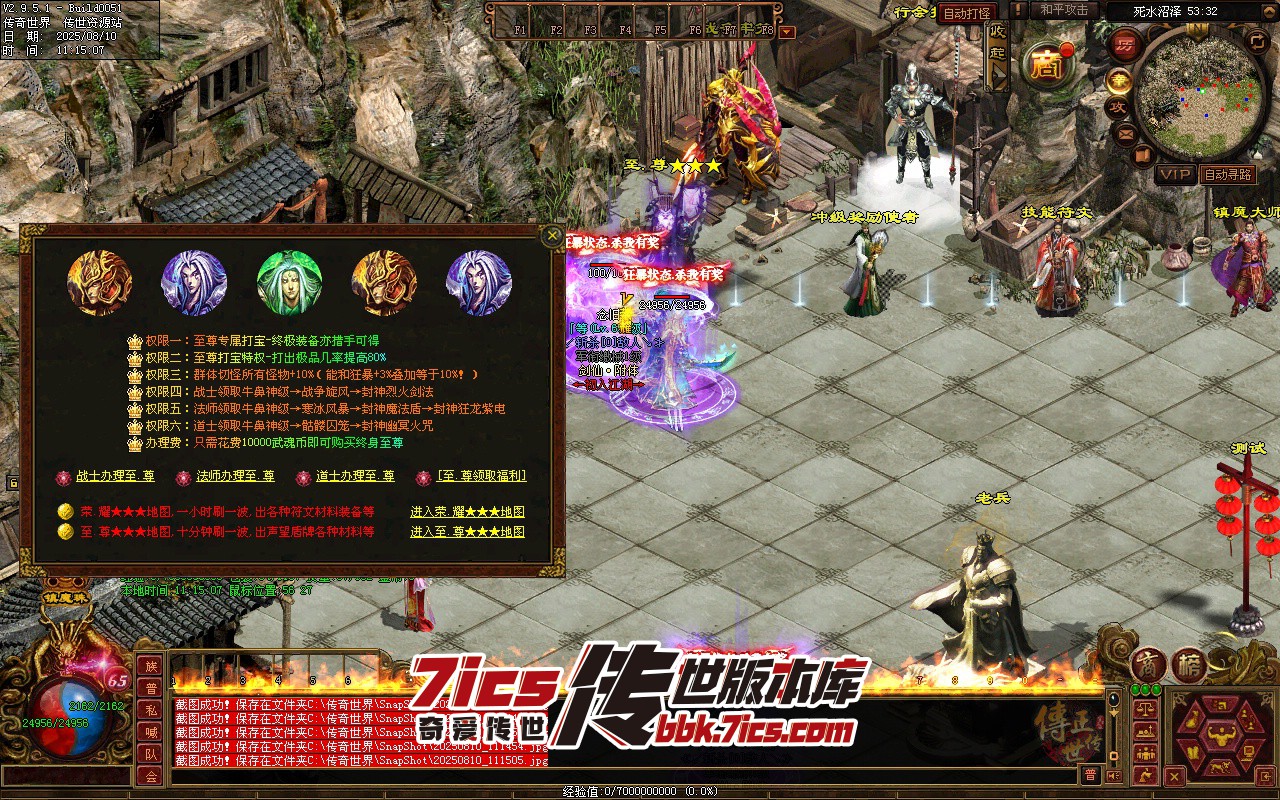The height and width of the screenshot is (800, 1280).
Task: Open the VIP button
Action: 1176,174
